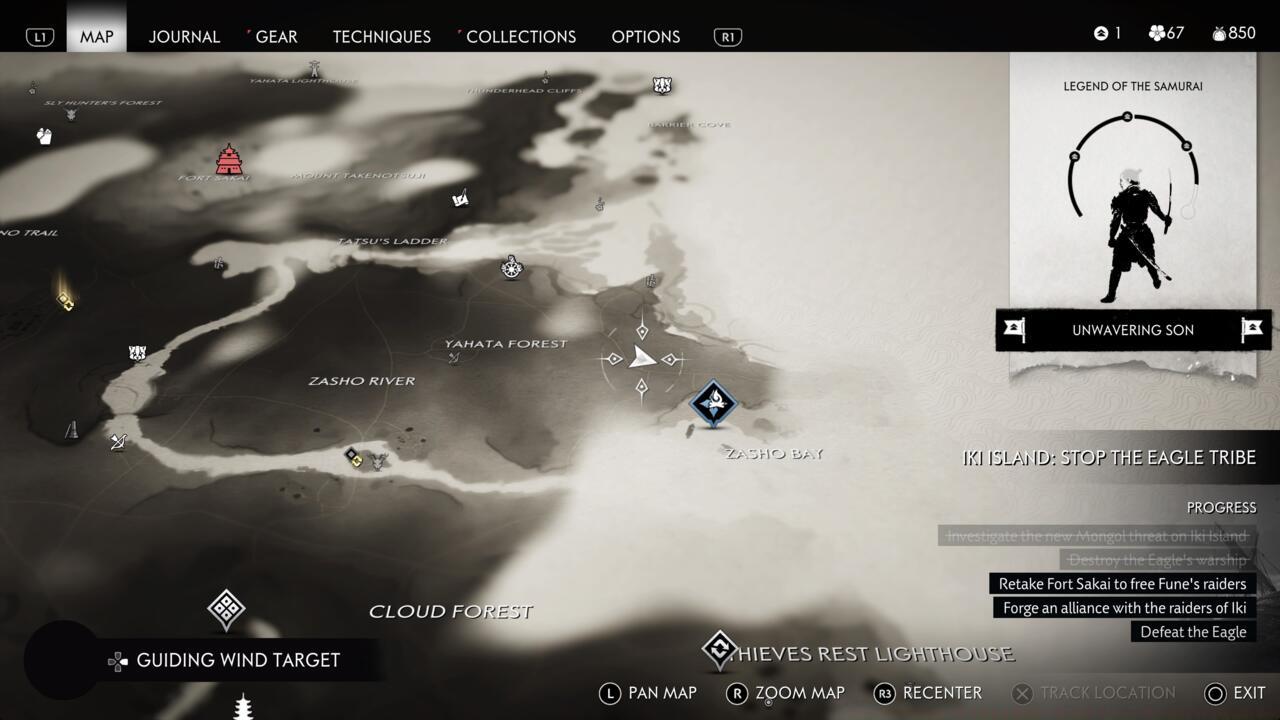The height and width of the screenshot is (720, 1280).
Task: Select the Map tab
Action: coord(97,36)
